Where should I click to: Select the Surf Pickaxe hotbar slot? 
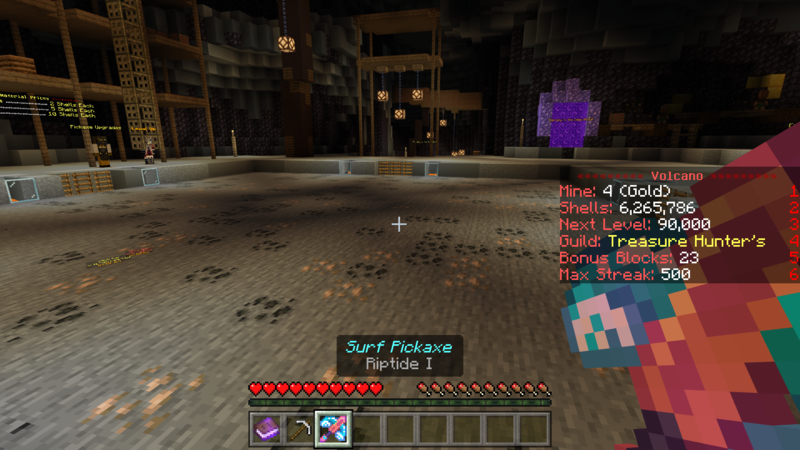click(x=333, y=428)
